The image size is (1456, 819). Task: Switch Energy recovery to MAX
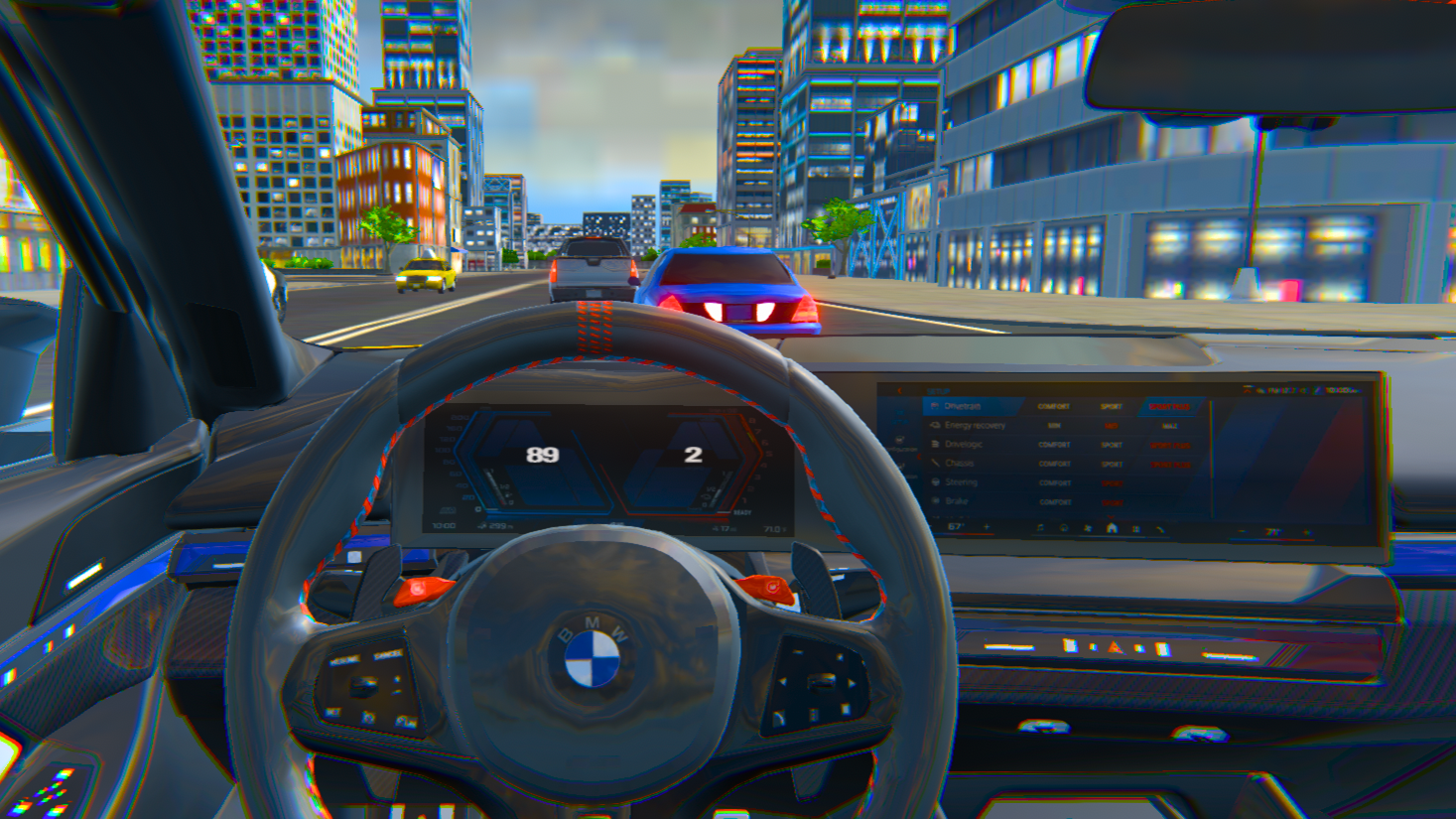coord(1169,426)
